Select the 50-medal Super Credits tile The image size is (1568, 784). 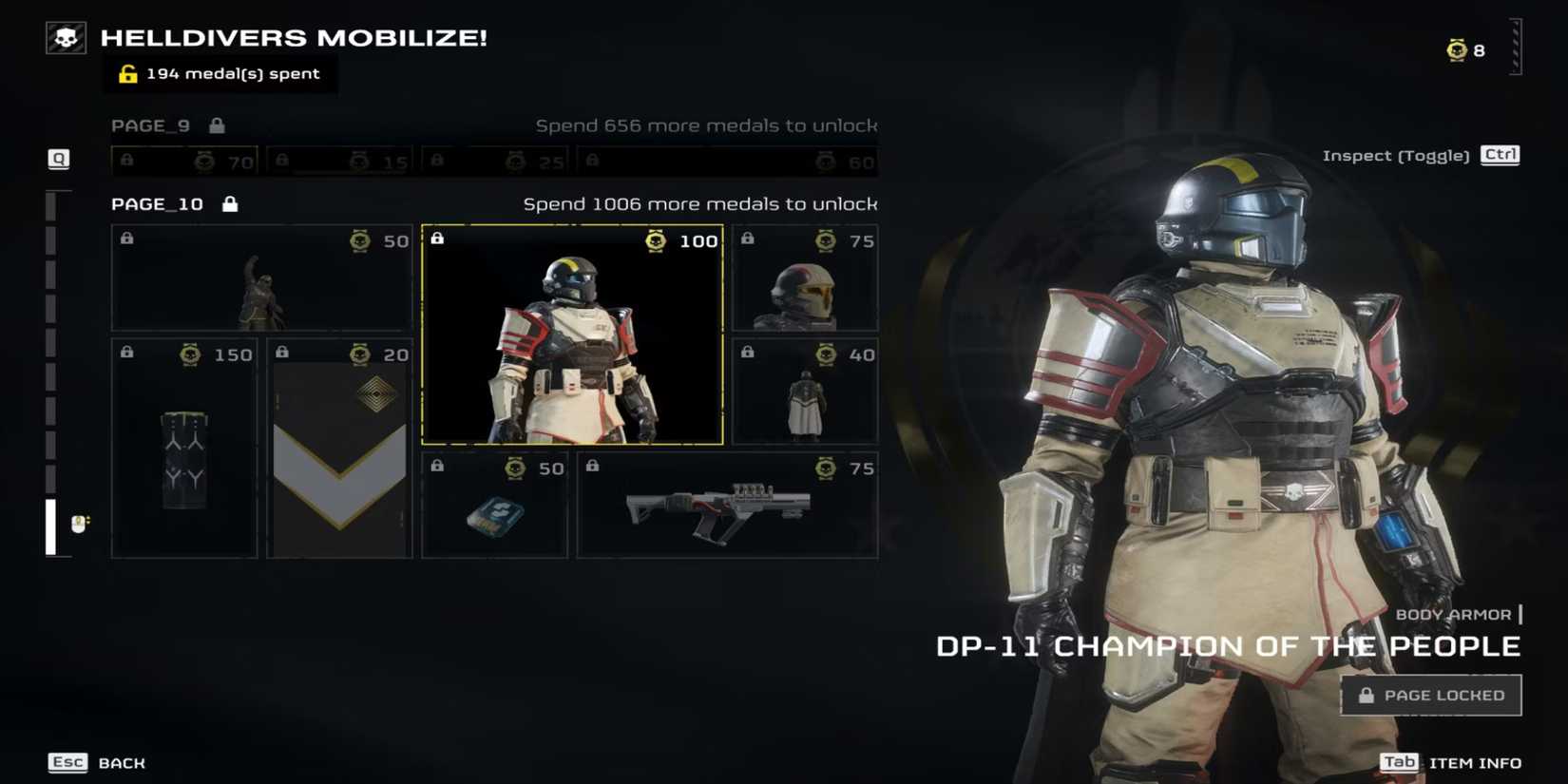tap(494, 505)
